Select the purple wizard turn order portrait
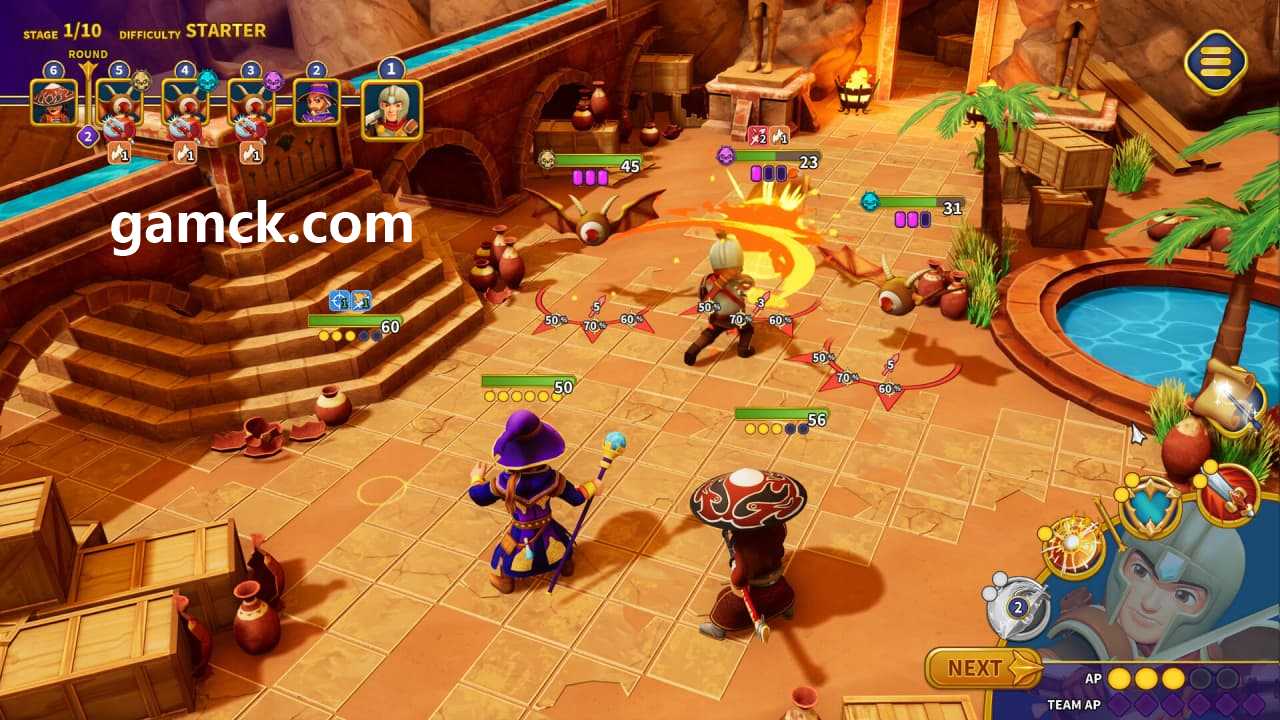Viewport: 1280px width, 720px height. pos(317,102)
